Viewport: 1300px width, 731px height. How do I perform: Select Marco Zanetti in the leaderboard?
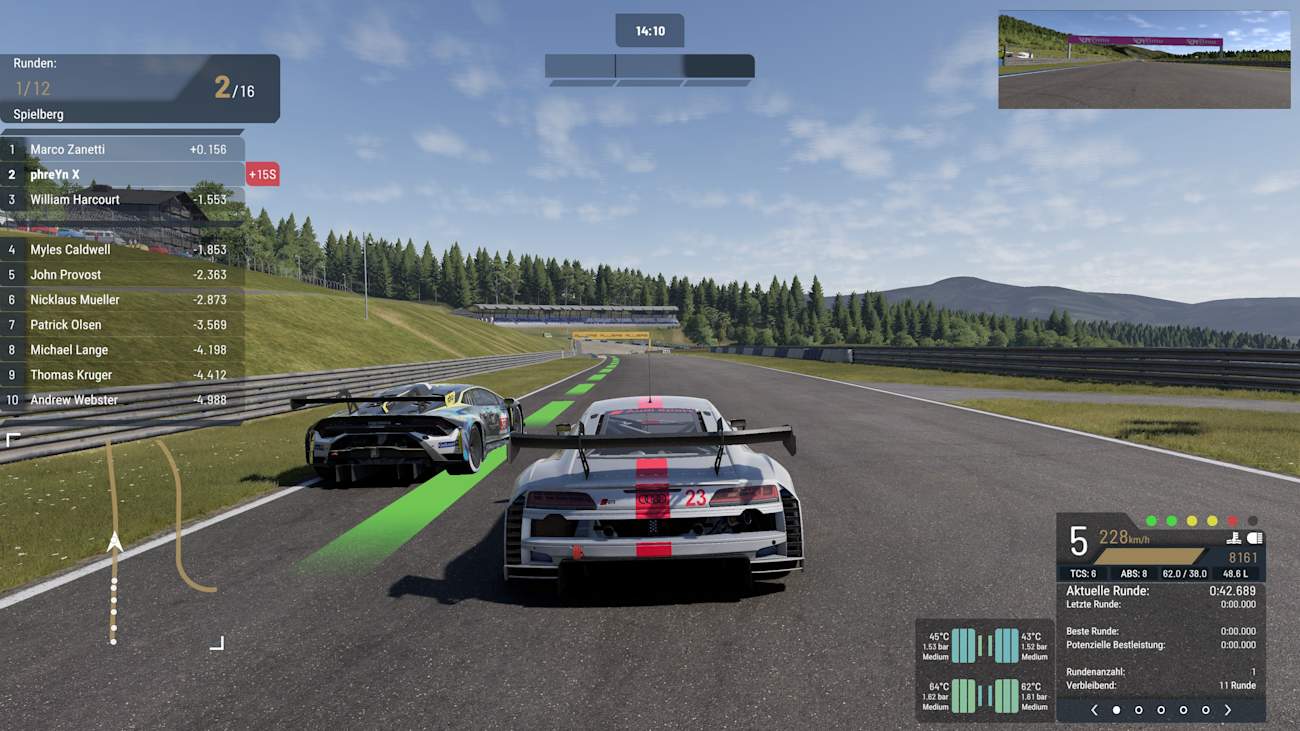point(122,149)
